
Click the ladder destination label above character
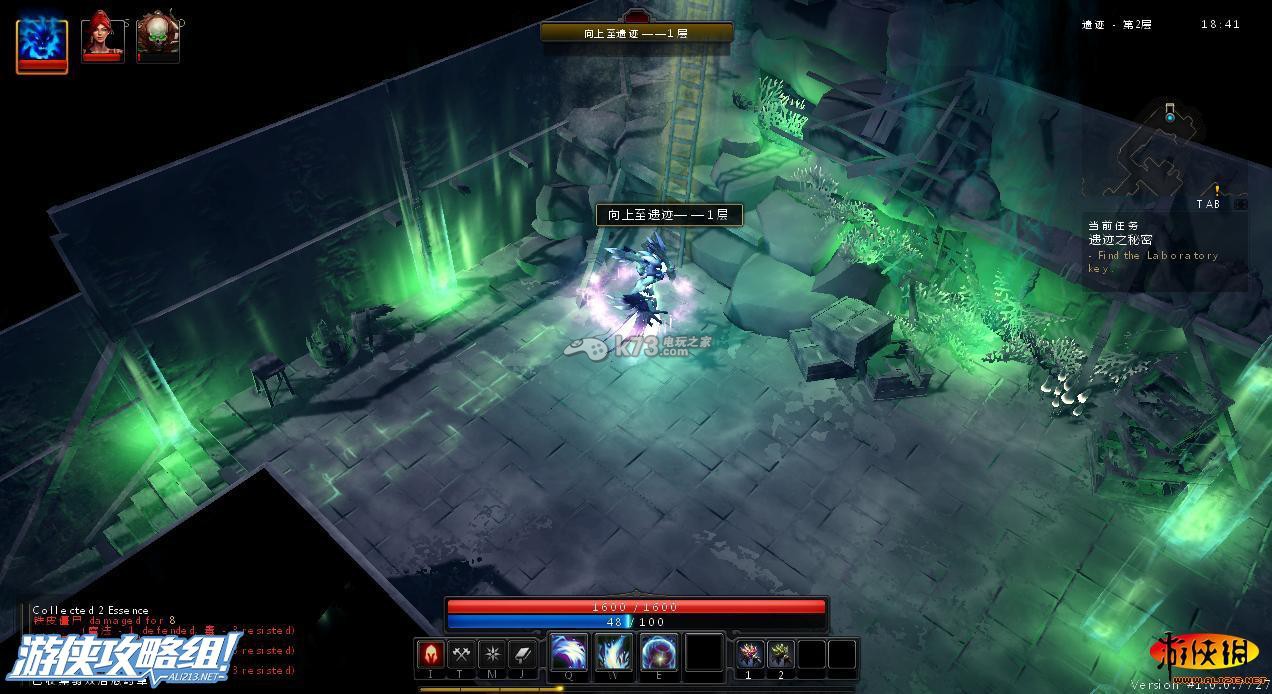pos(669,214)
